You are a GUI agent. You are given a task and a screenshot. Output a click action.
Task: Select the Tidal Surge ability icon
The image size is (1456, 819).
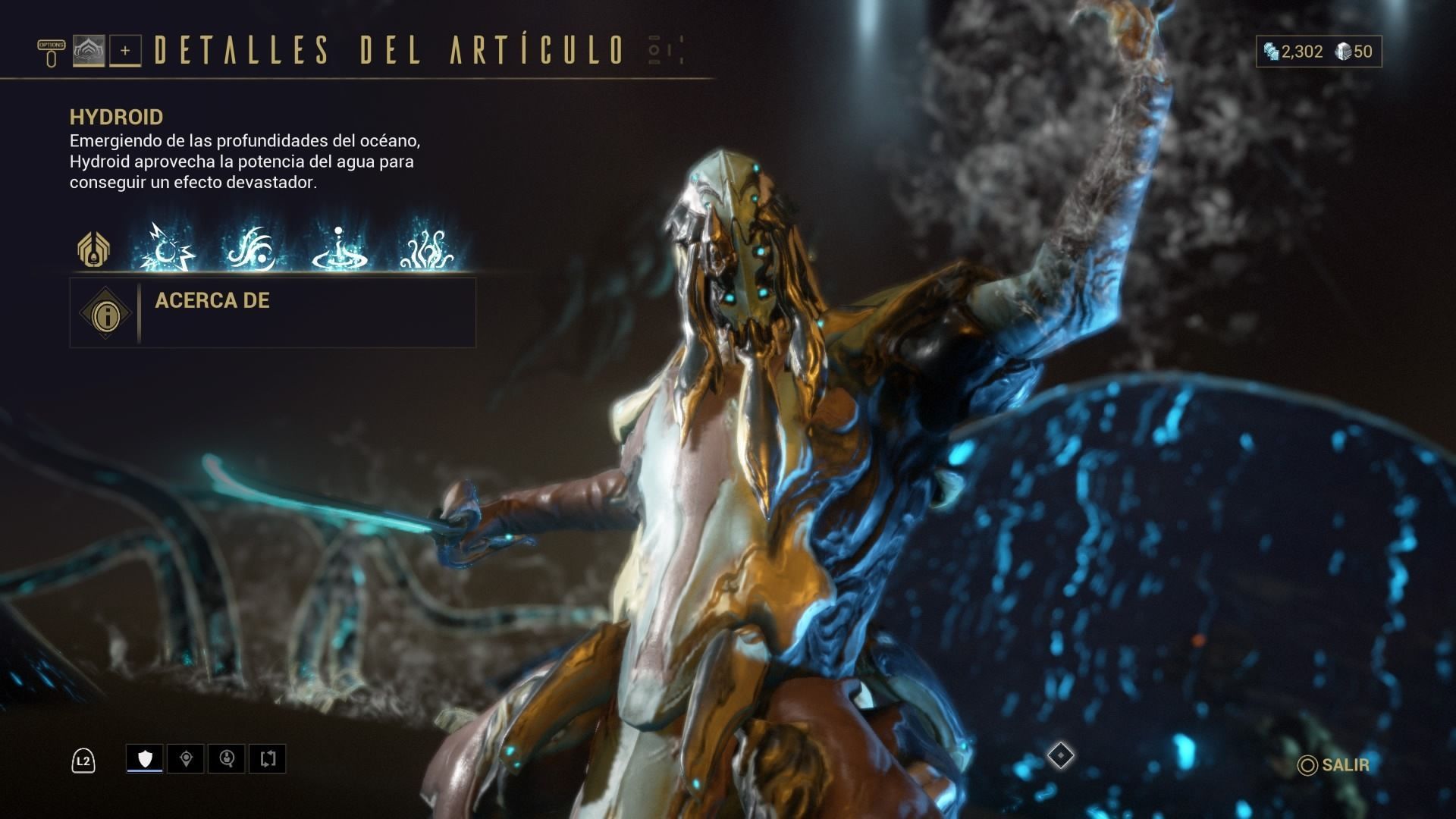click(x=256, y=250)
